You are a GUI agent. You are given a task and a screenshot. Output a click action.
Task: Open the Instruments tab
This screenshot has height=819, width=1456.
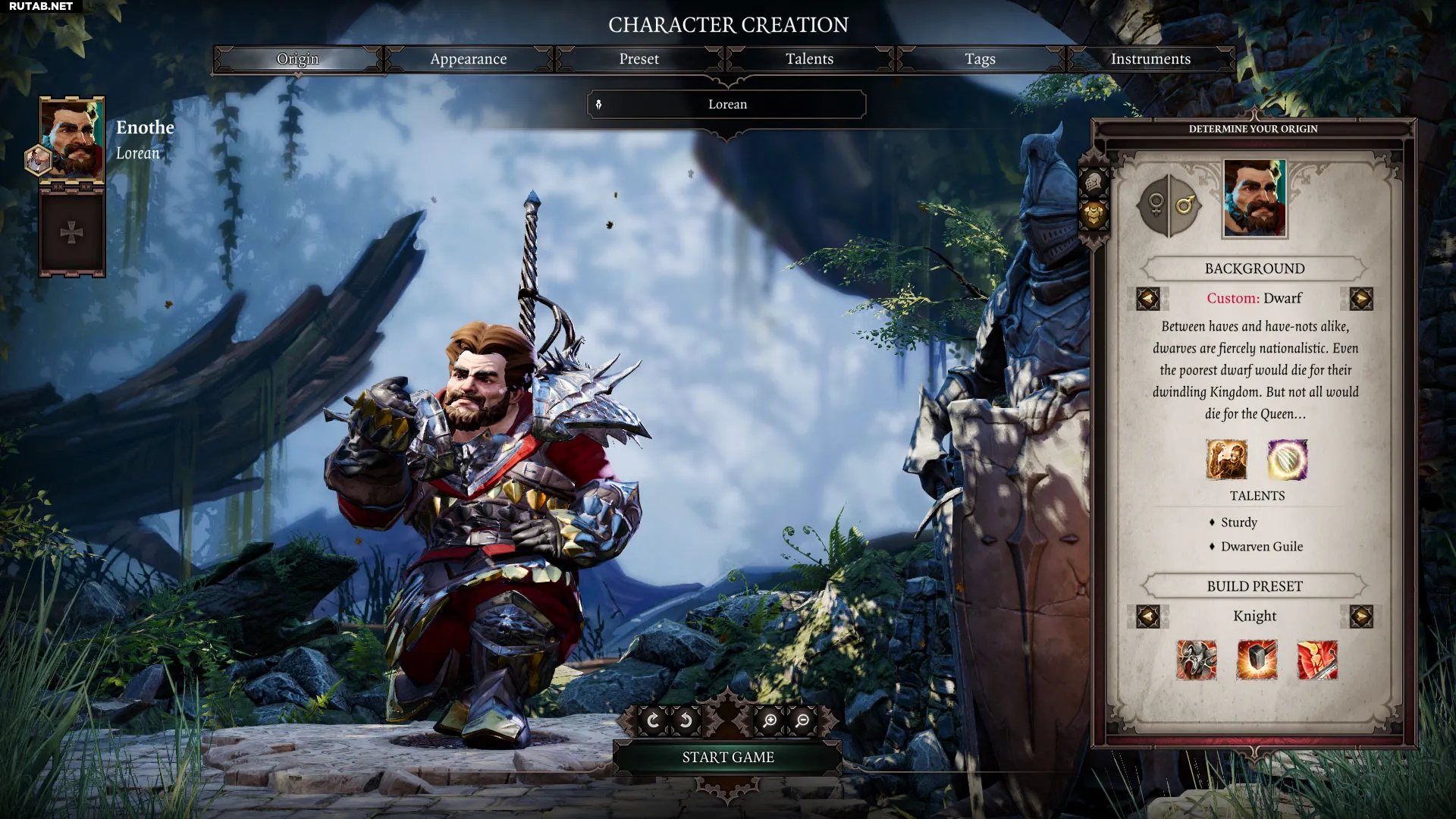click(x=1150, y=59)
